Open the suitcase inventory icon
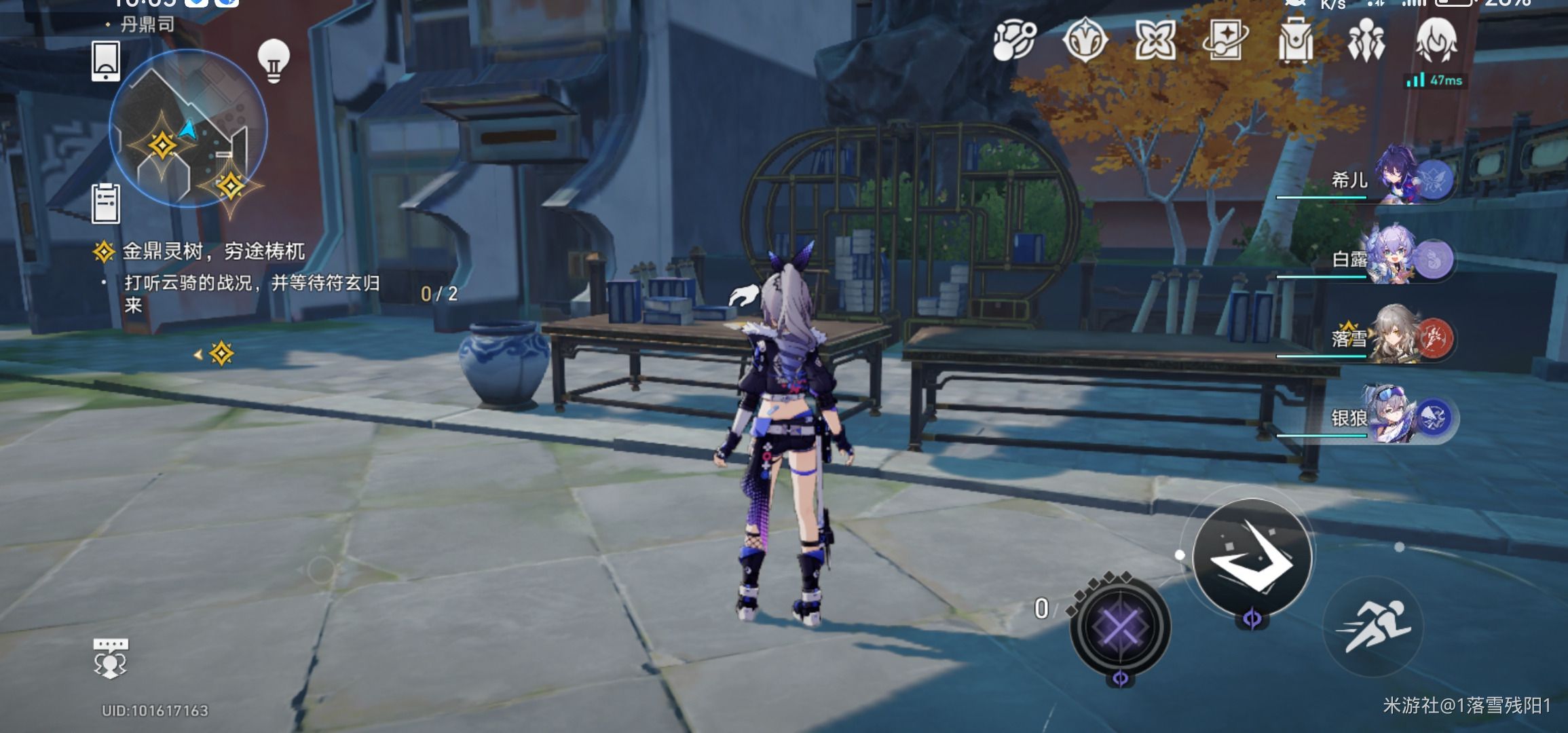Screen dimensions: 1568x733 (1295, 42)
